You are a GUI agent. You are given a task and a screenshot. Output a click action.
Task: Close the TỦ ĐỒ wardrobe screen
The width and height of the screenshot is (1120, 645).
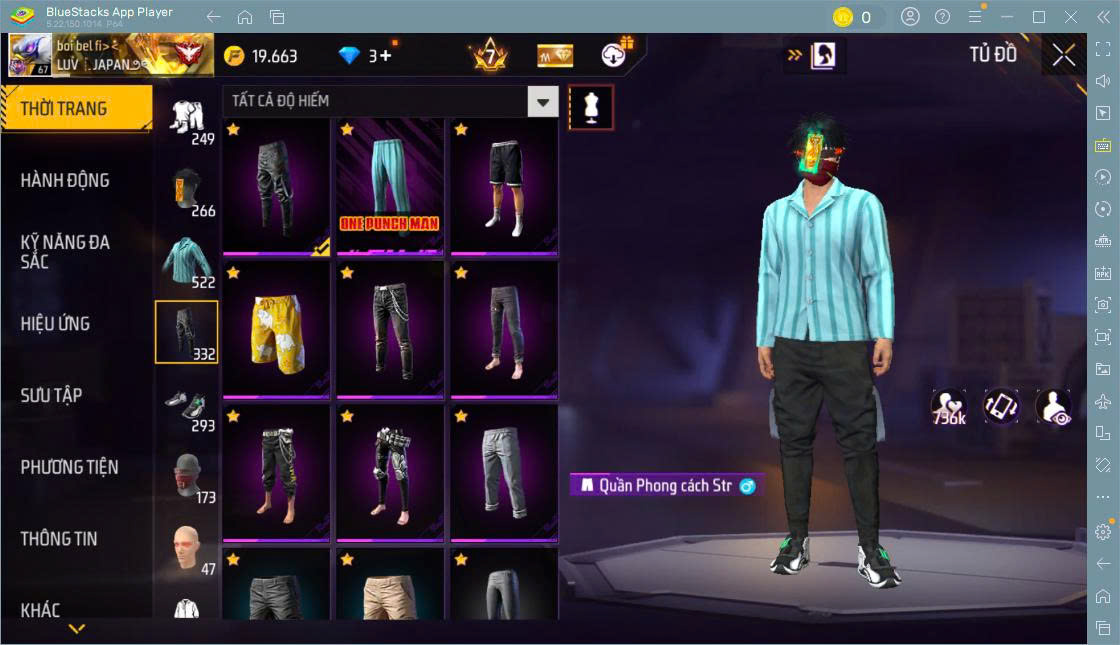tap(1064, 56)
